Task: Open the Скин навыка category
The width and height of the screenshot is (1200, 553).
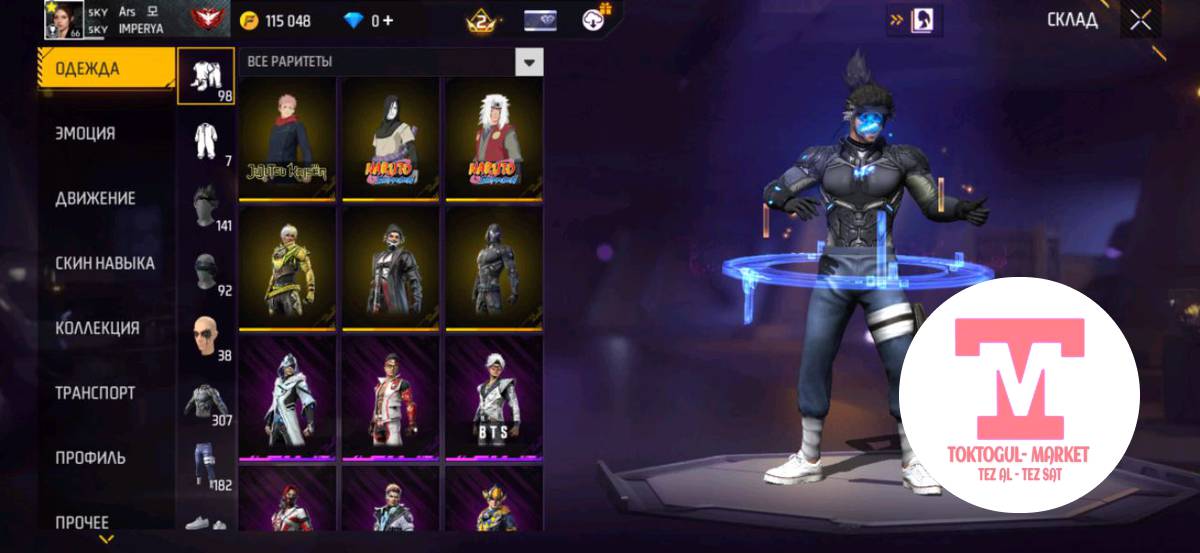Action: pyautogui.click(x=105, y=264)
